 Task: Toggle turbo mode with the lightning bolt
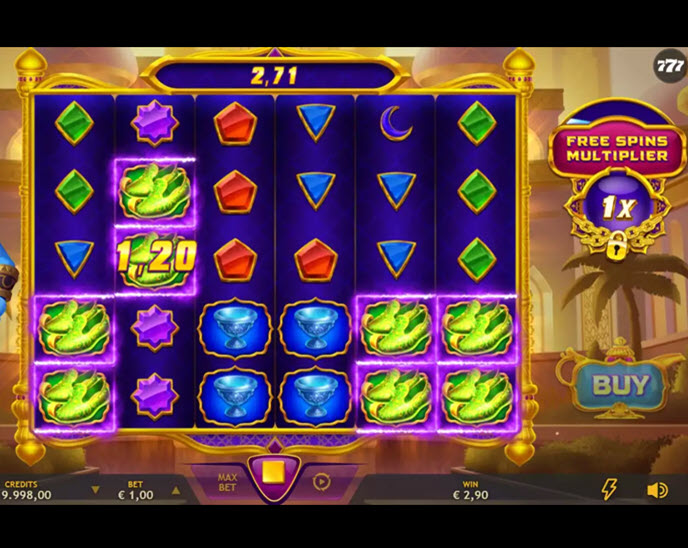(608, 489)
